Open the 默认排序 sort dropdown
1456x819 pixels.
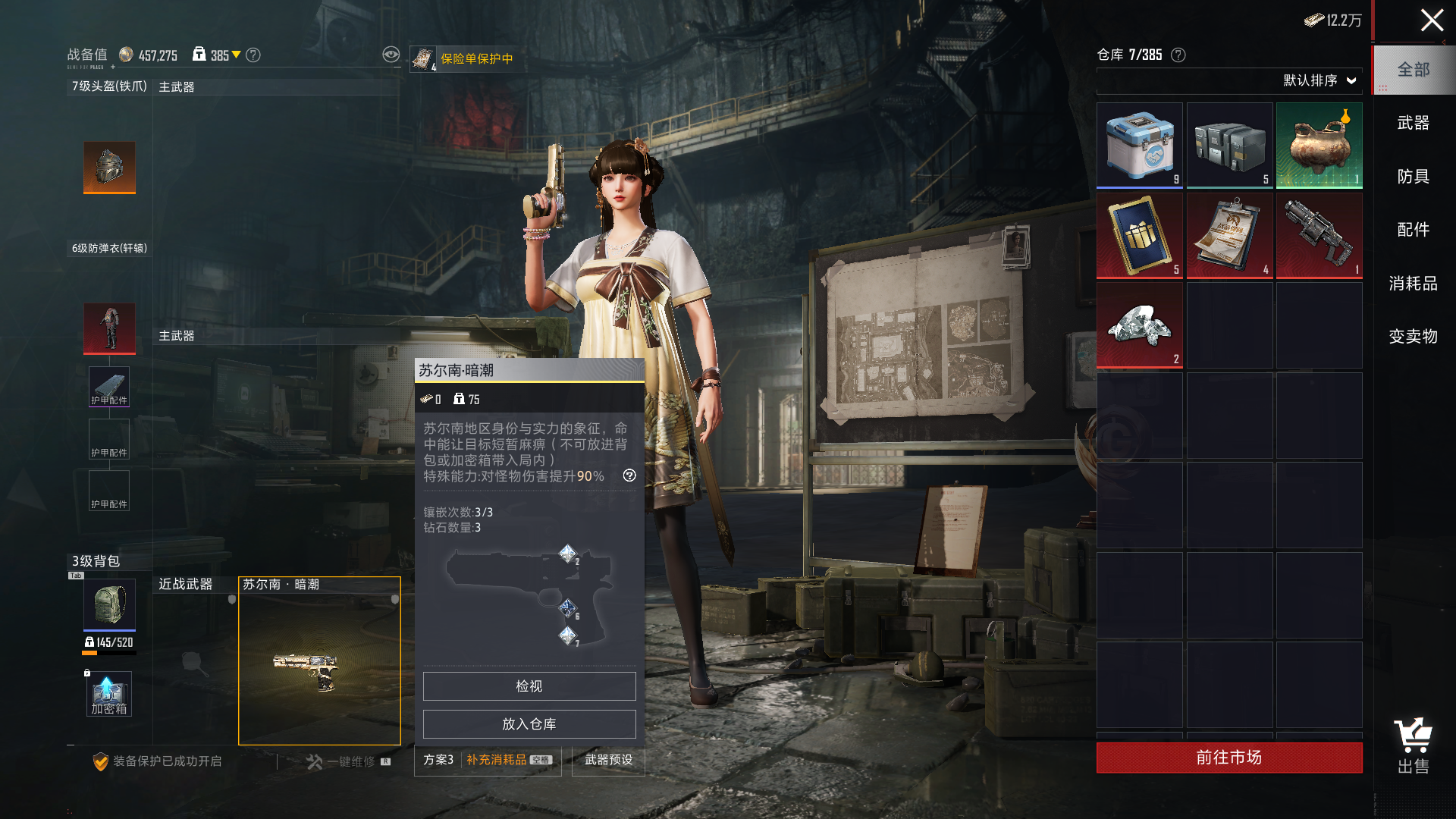(1319, 80)
